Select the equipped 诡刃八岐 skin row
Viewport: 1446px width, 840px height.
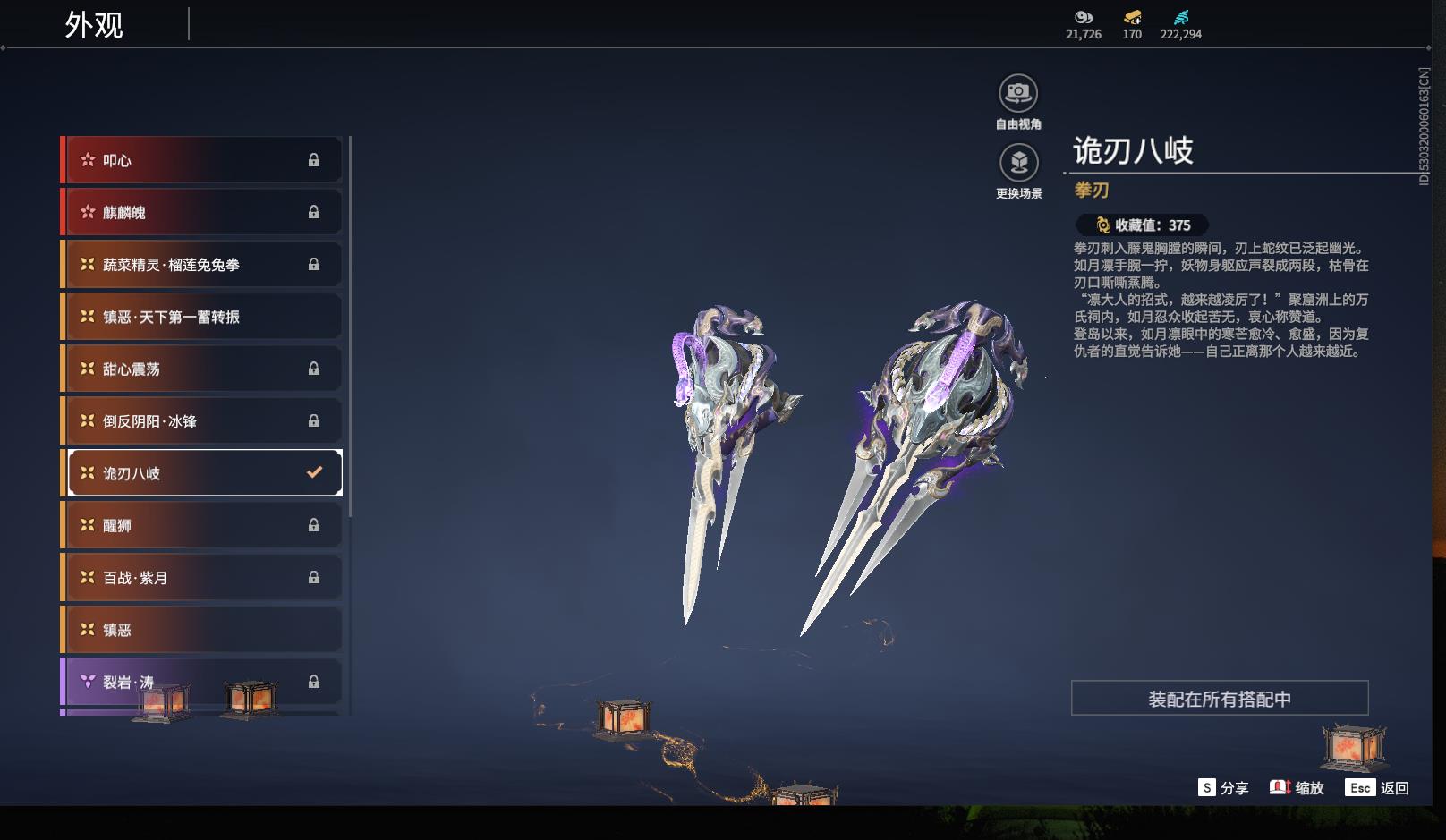coord(204,473)
